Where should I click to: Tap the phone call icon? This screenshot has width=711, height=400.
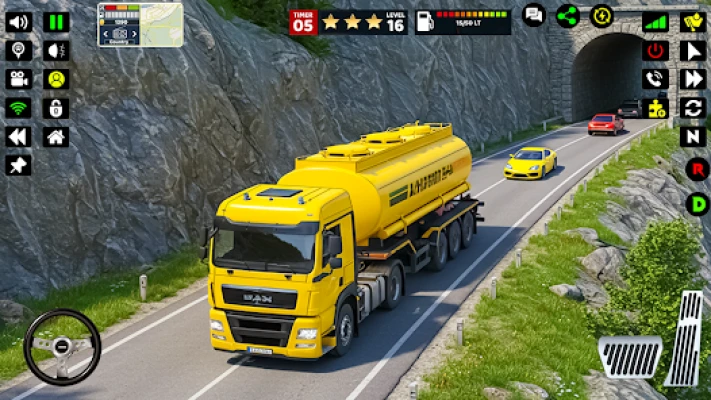655,79
